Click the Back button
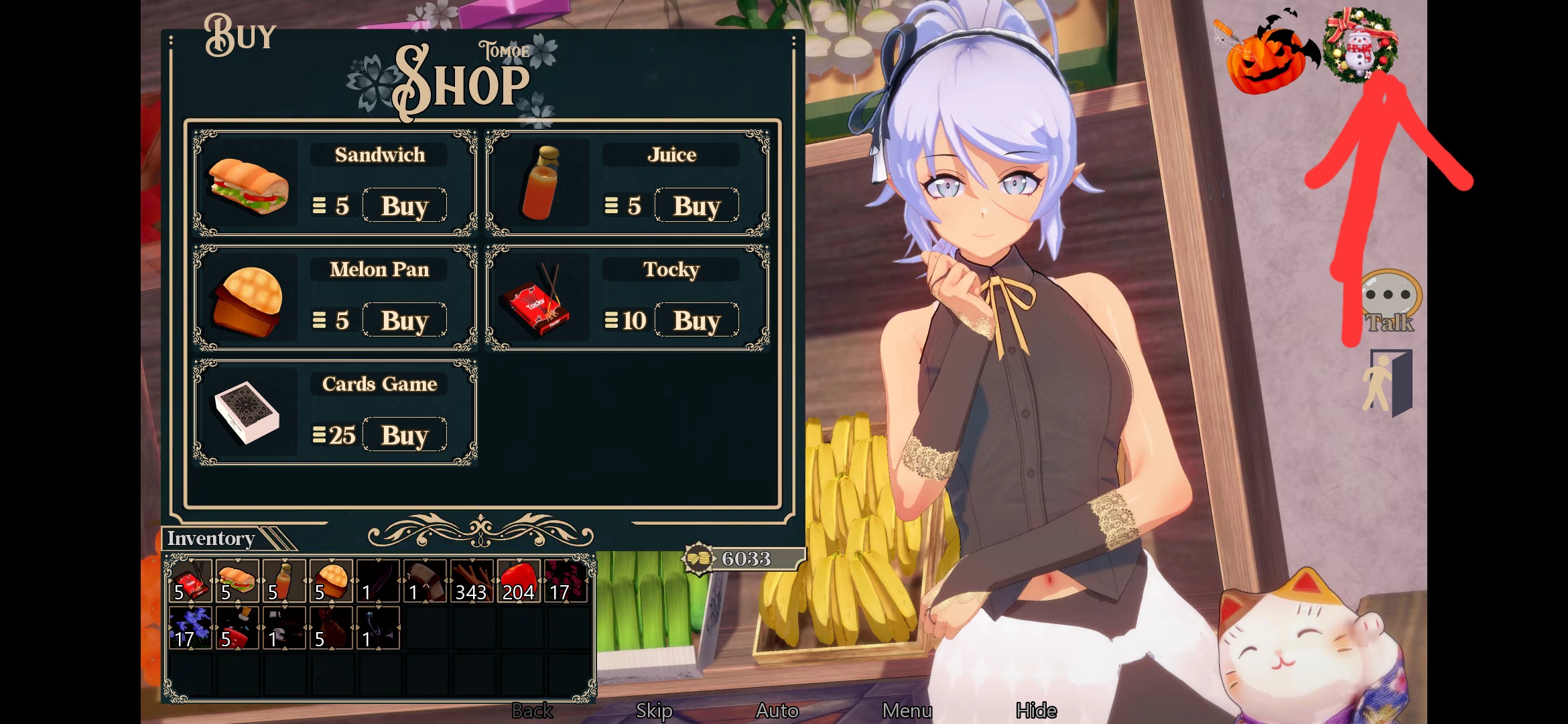Viewport: 1568px width, 724px height. point(532,711)
